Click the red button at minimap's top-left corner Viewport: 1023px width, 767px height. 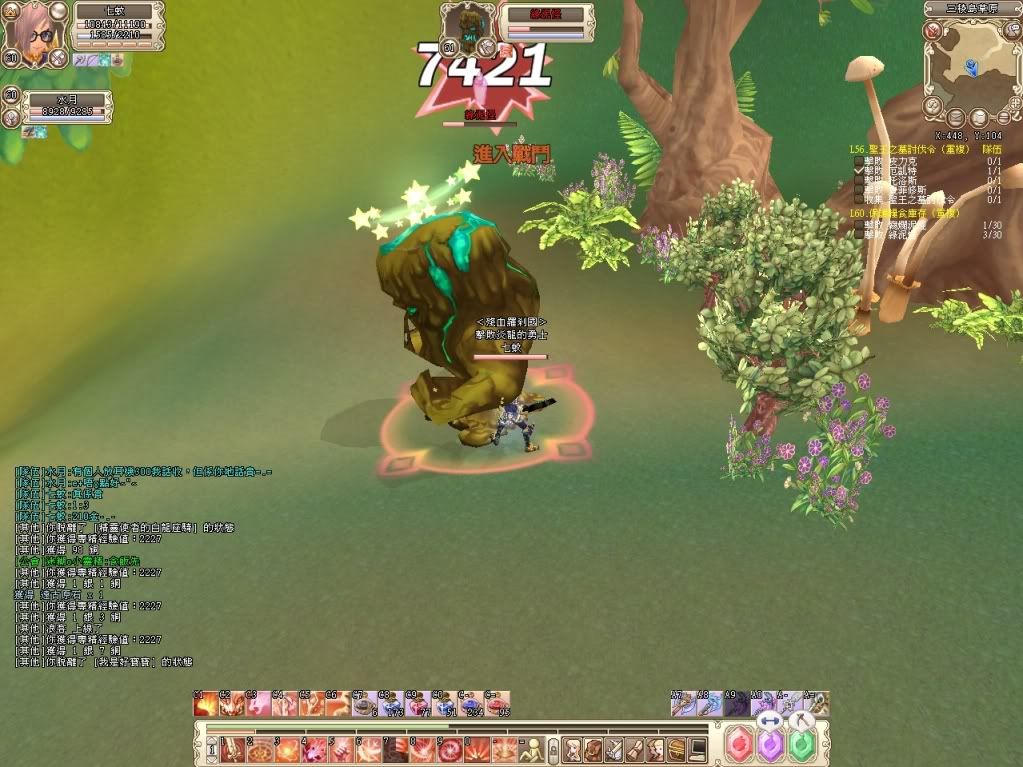click(x=932, y=31)
